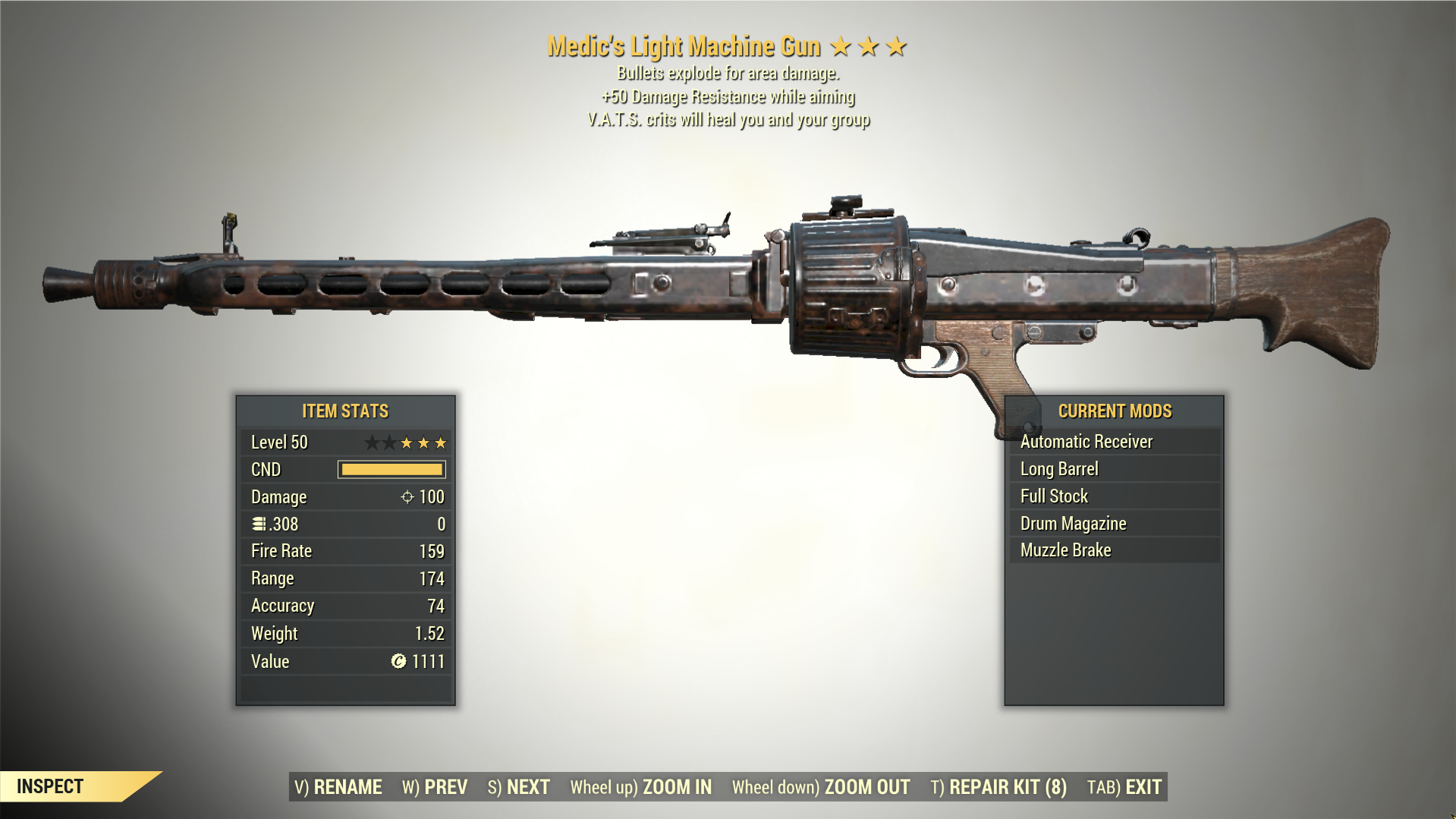Select W) PREV to view previous item
Viewport: 1456px width, 819px height.
pyautogui.click(x=436, y=787)
